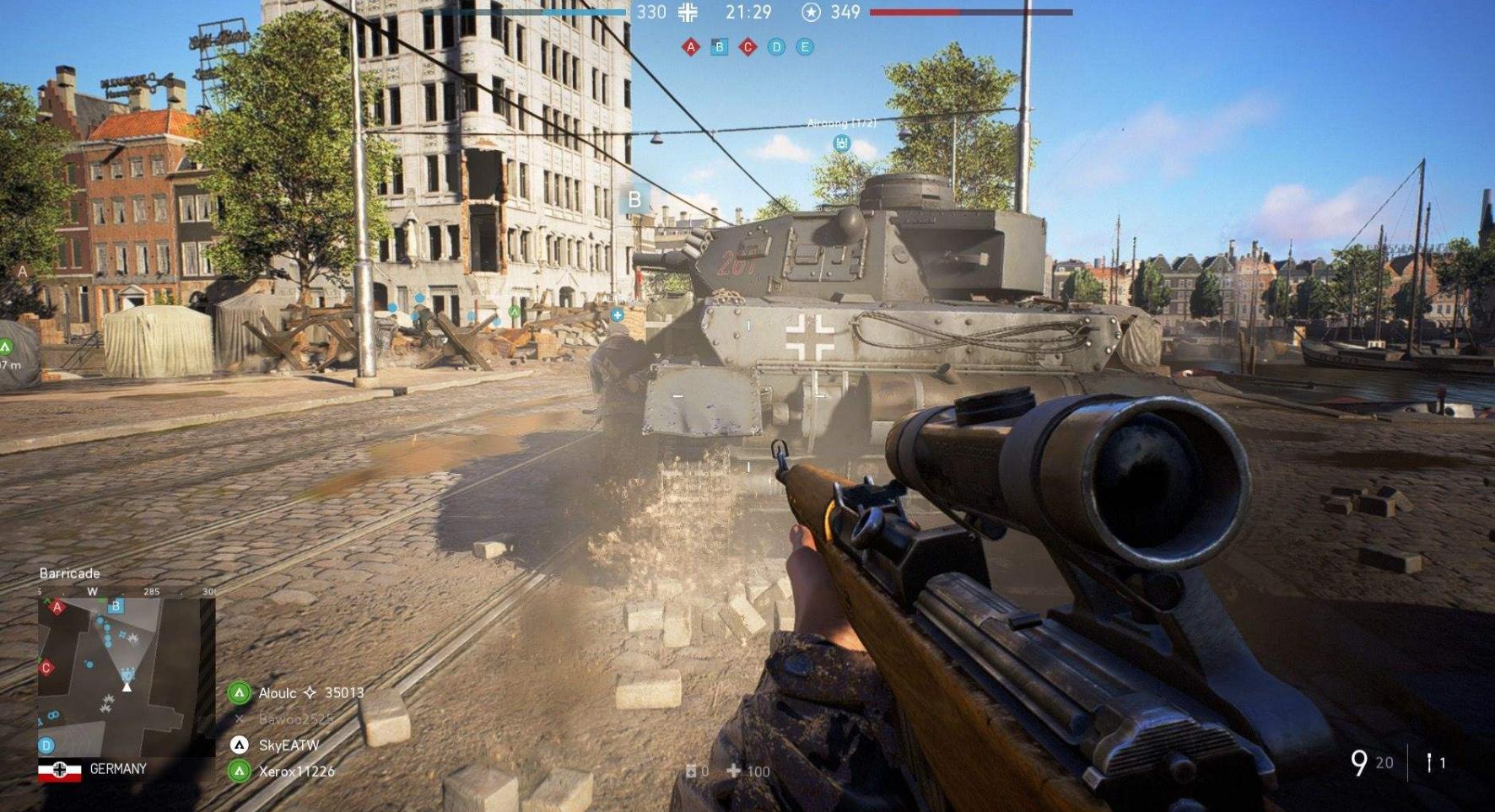Click the Allied star team icon
Image resolution: width=1495 pixels, height=812 pixels.
(x=811, y=12)
